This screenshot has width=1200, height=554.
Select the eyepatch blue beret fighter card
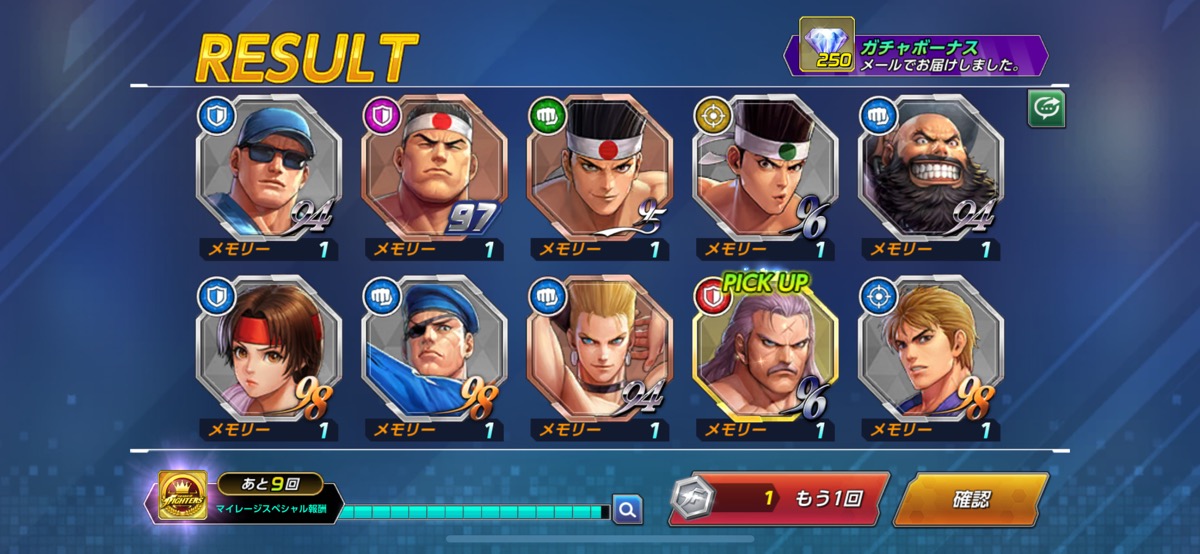434,348
